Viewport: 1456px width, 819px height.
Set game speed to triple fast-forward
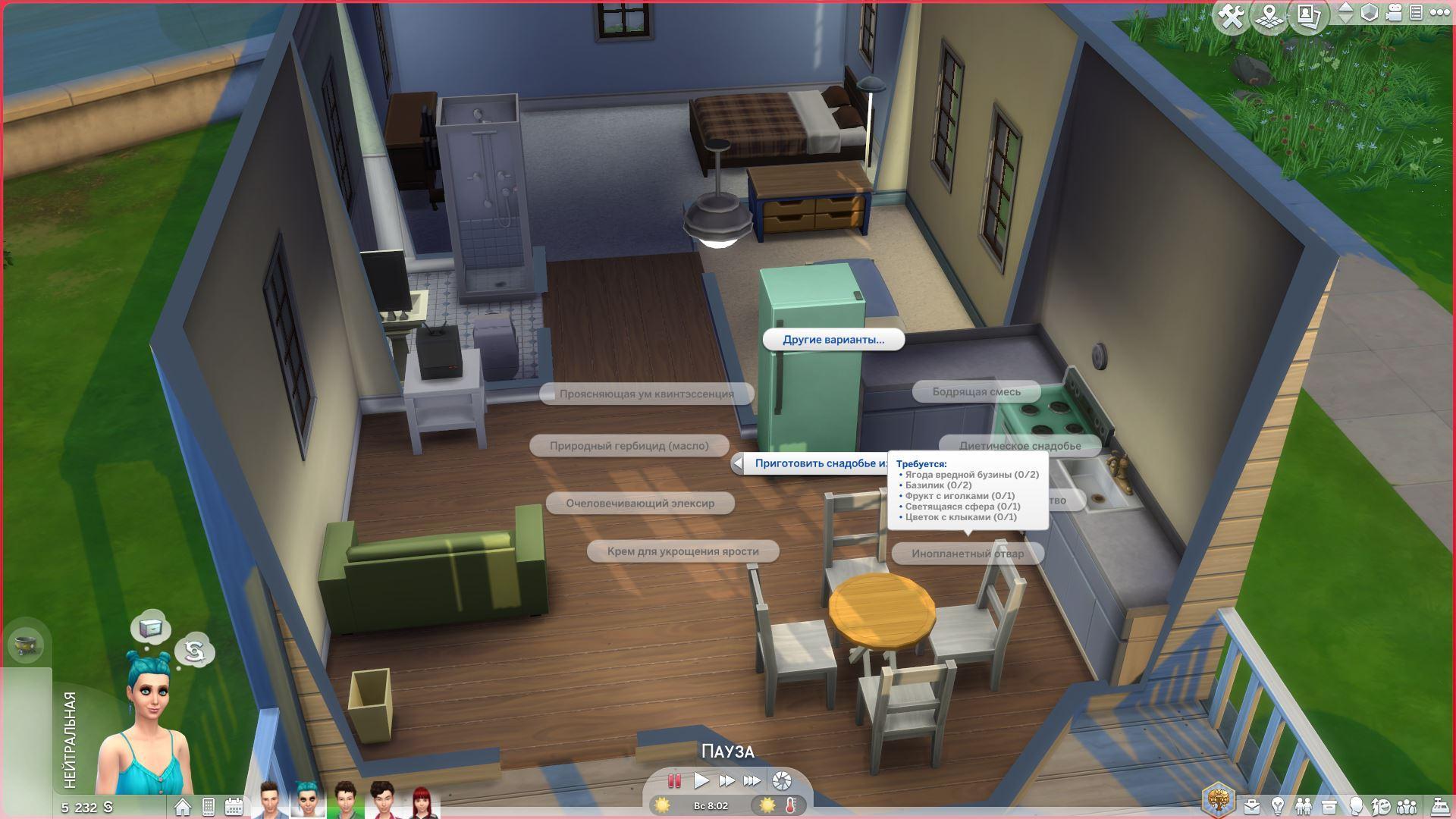(x=752, y=780)
